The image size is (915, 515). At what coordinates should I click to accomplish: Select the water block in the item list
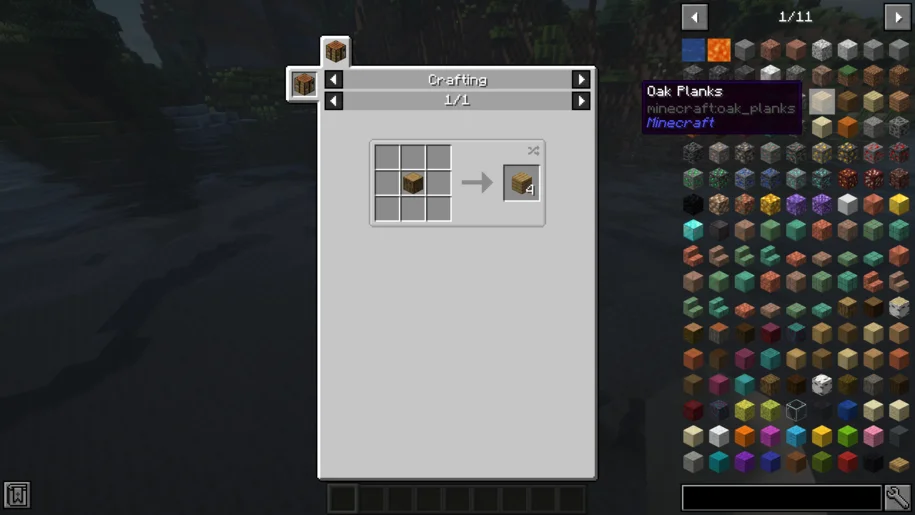pos(694,49)
